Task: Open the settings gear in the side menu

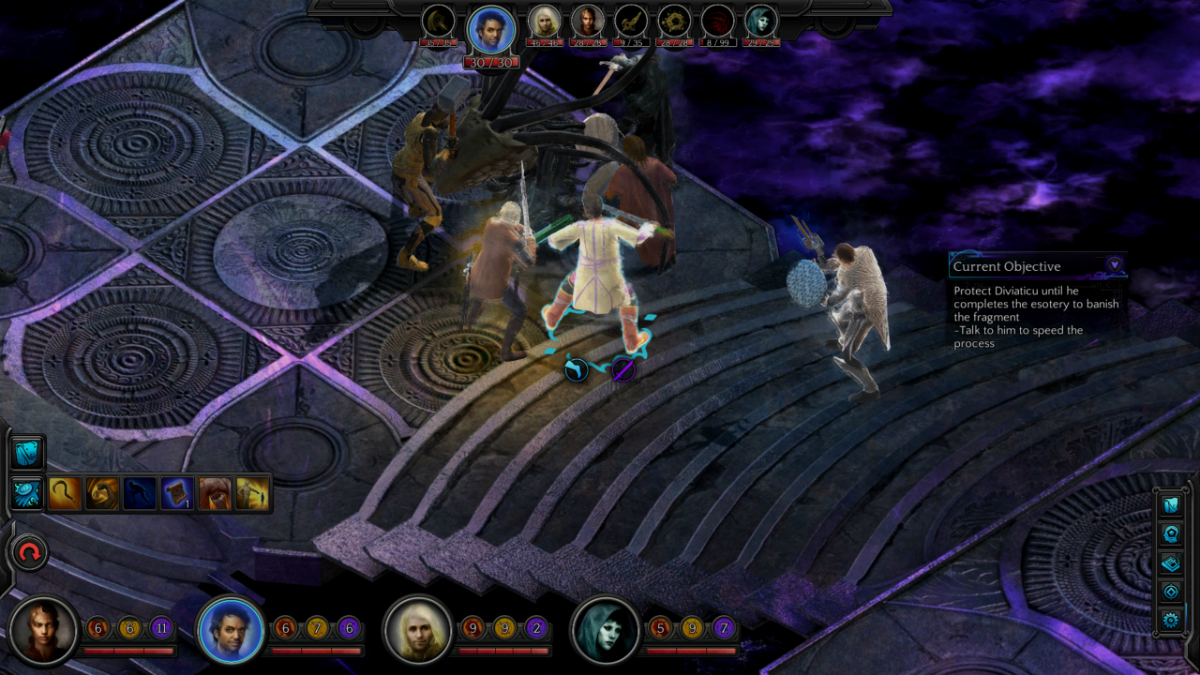Action: pyautogui.click(x=1171, y=620)
